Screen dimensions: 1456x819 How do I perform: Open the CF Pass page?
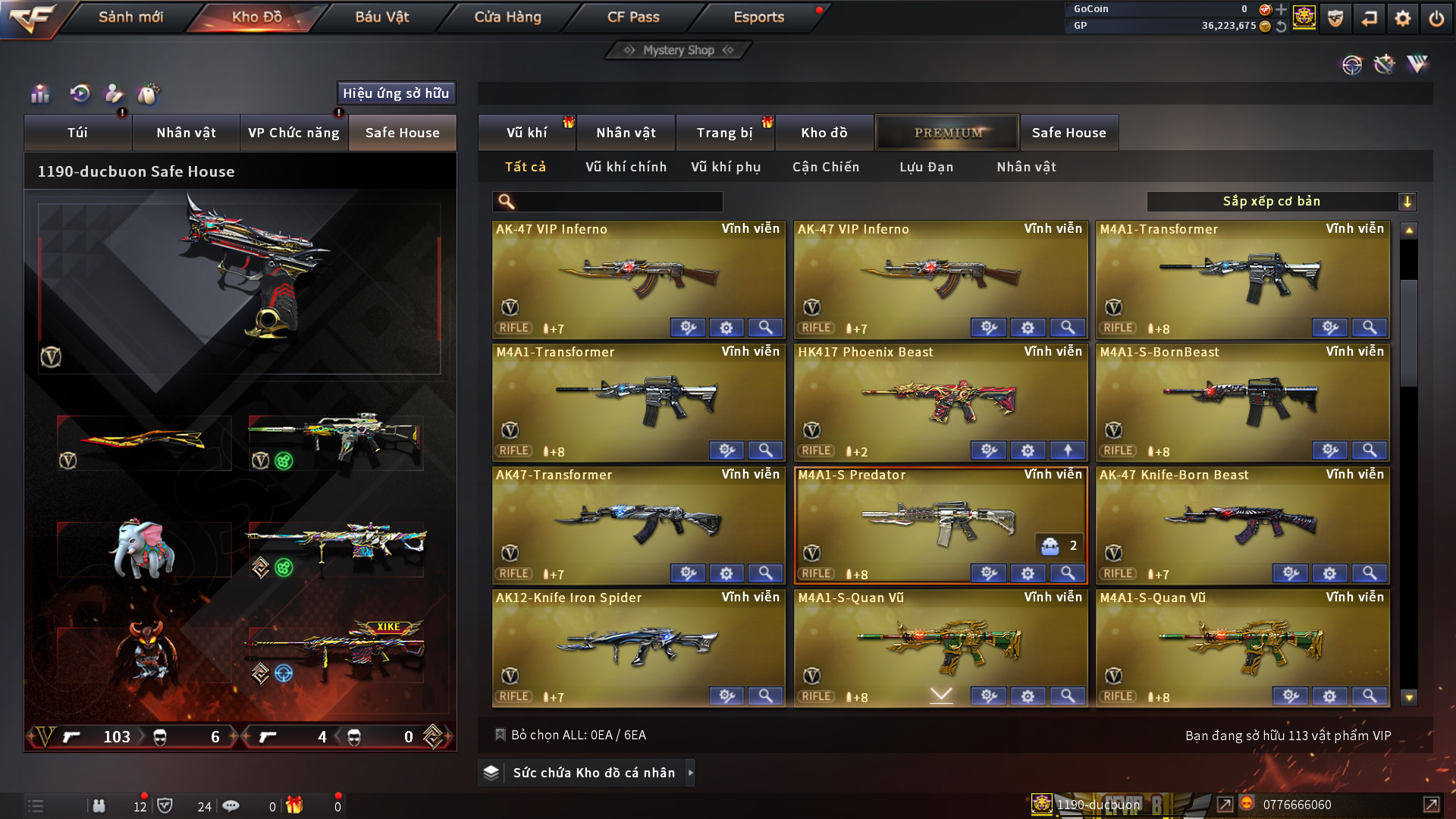[633, 17]
